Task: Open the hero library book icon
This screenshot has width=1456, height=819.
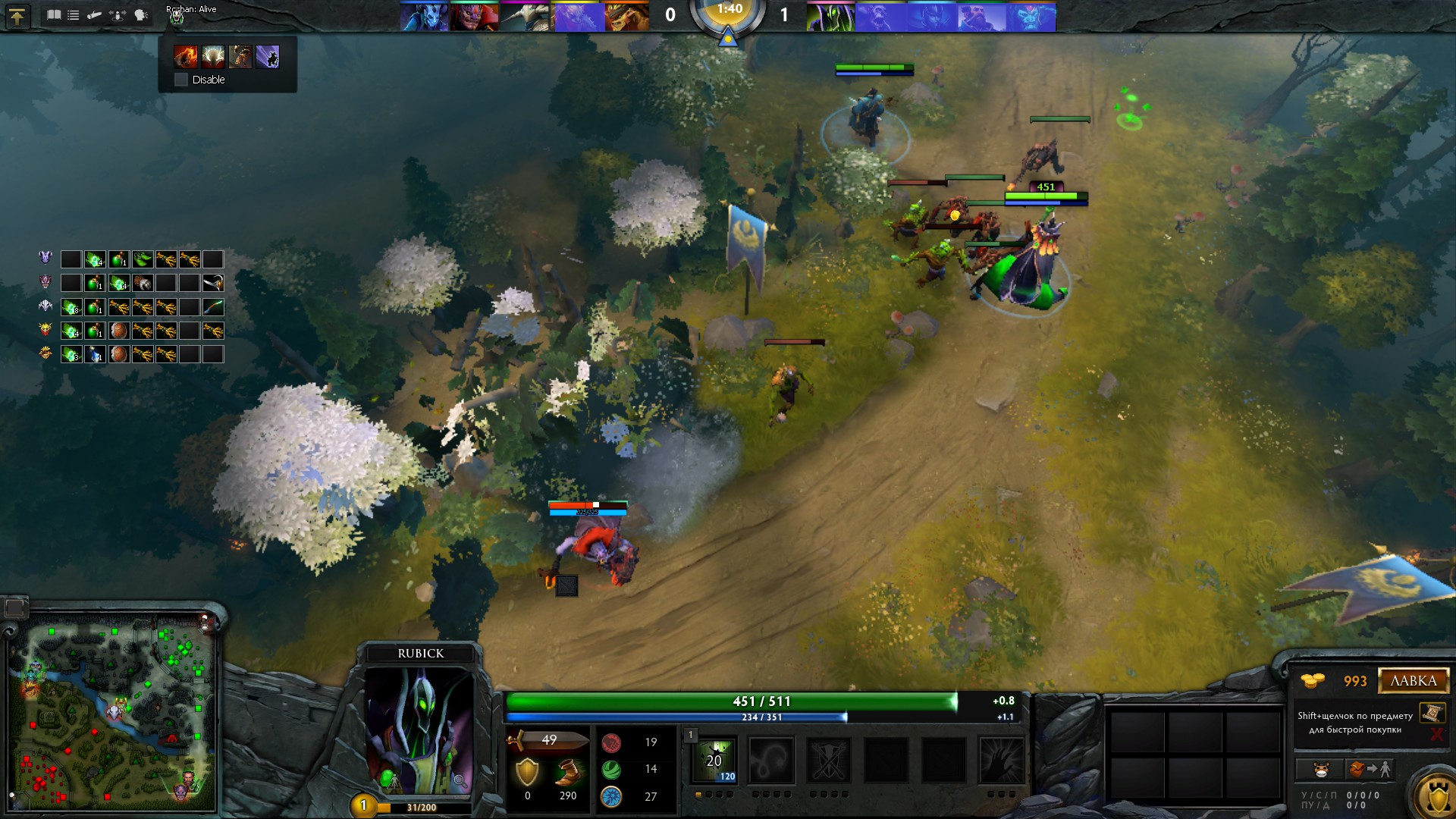Action: click(53, 14)
